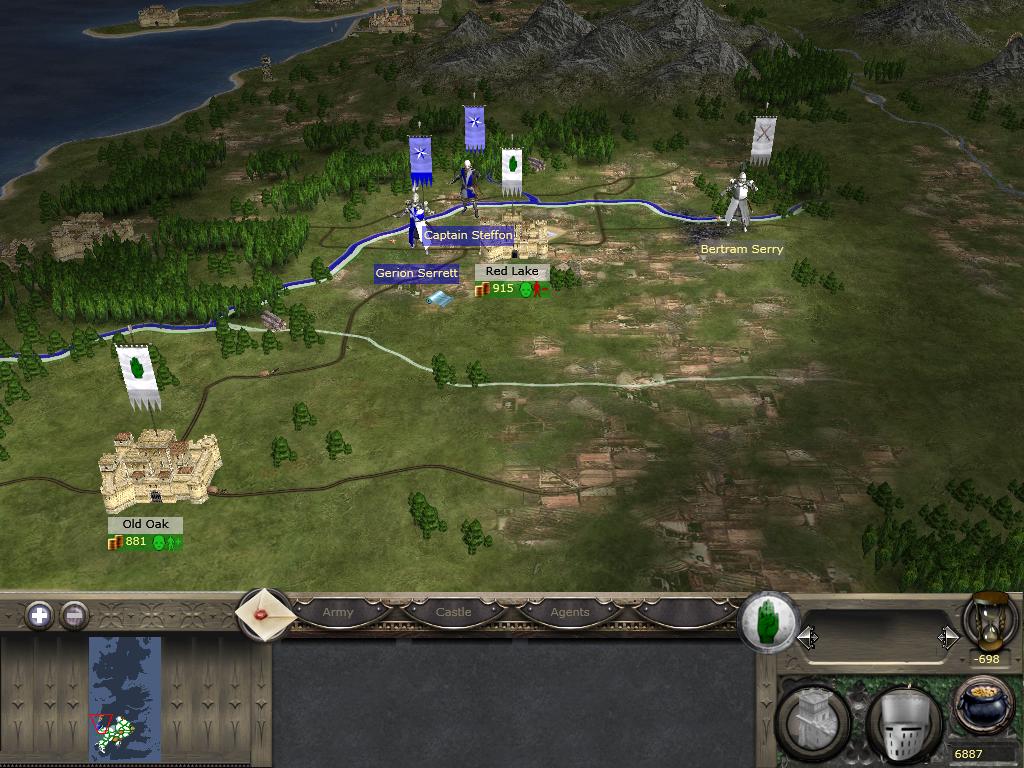The height and width of the screenshot is (768, 1024).
Task: Select Gerion Serrett's army label
Action: click(x=416, y=273)
